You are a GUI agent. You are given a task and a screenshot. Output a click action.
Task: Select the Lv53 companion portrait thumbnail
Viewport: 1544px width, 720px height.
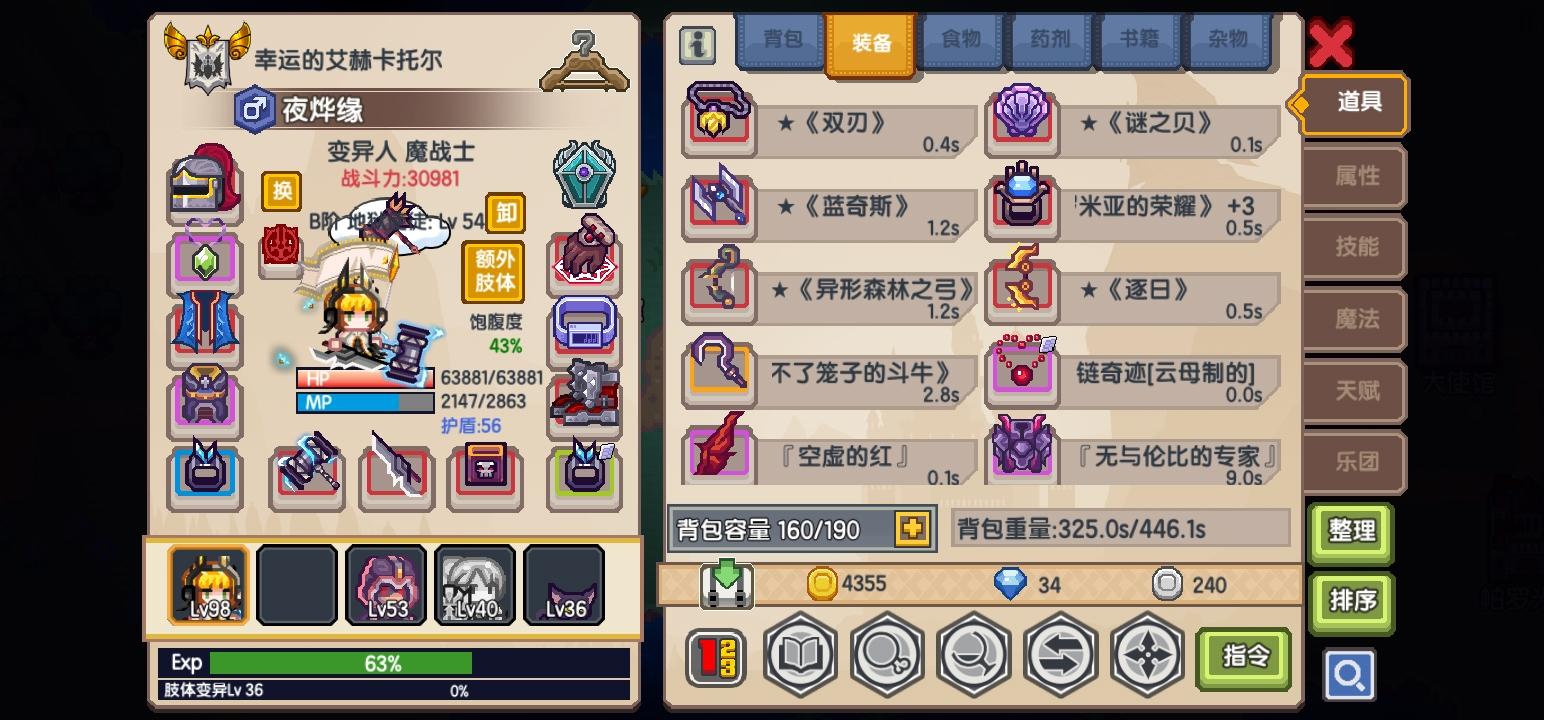[x=386, y=584]
